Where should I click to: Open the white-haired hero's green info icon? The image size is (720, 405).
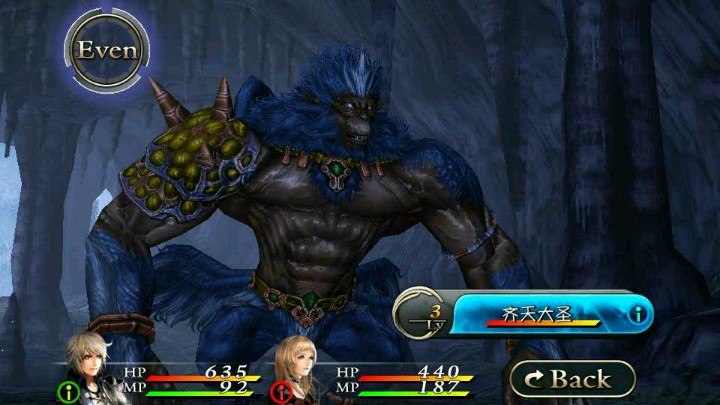coord(70,392)
